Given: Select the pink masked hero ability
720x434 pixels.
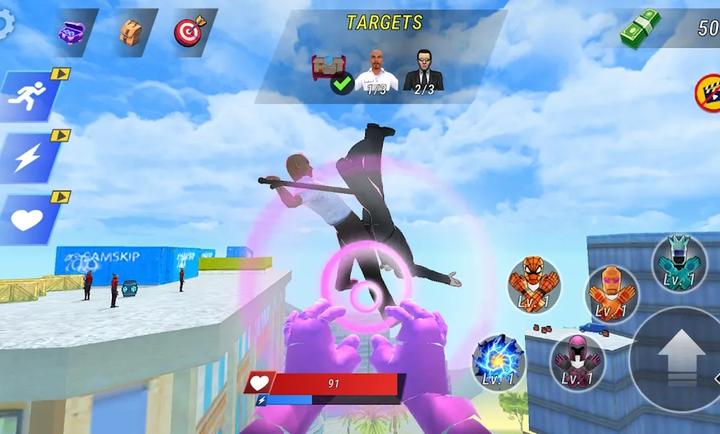Looking at the screenshot, I should [x=576, y=360].
